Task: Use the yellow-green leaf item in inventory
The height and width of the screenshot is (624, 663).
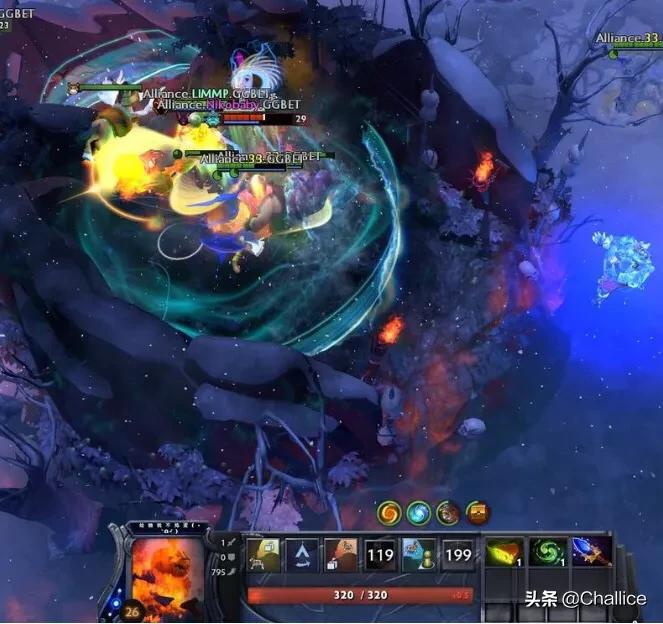Action: coord(502,553)
